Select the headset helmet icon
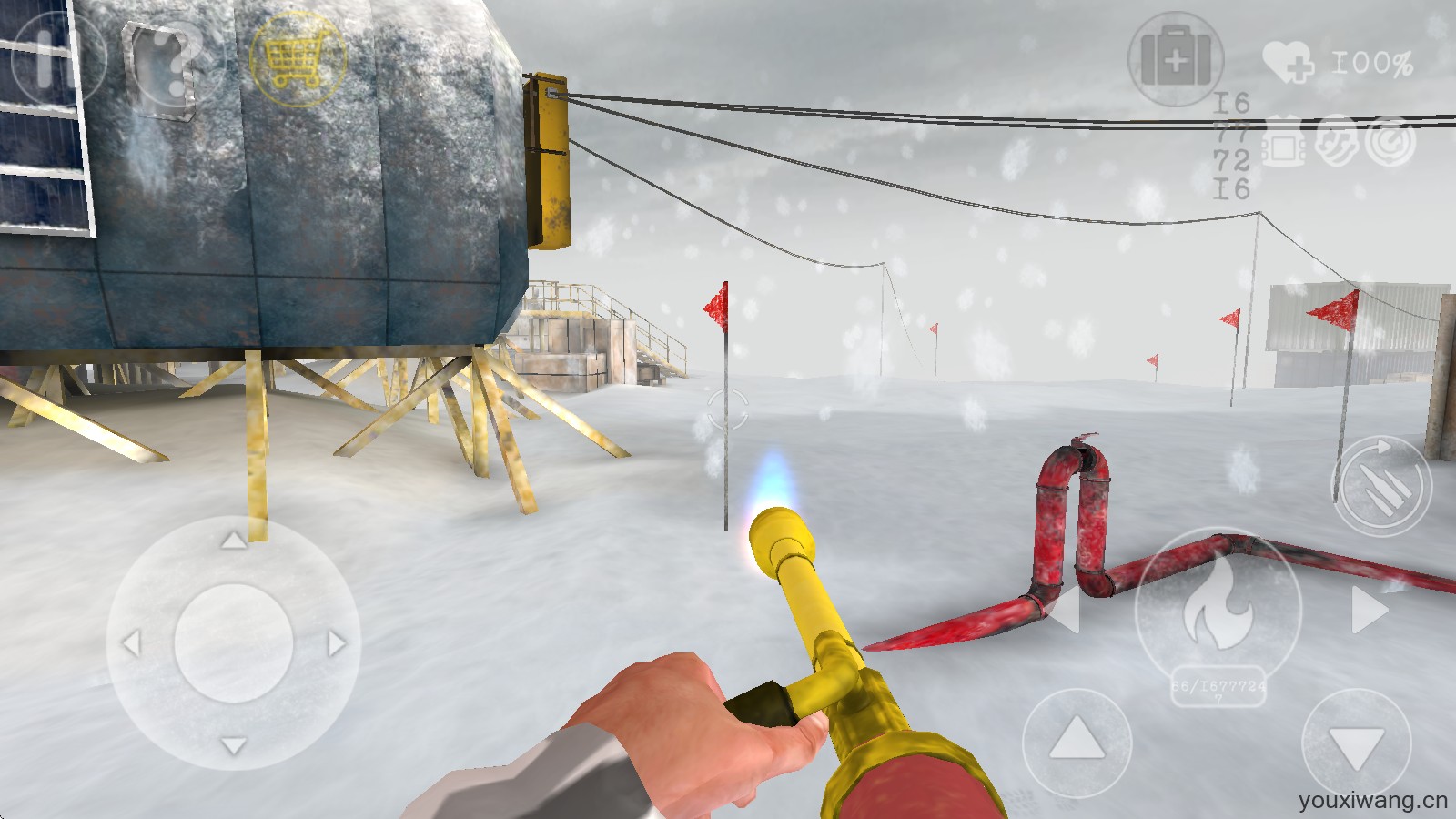 1336,142
